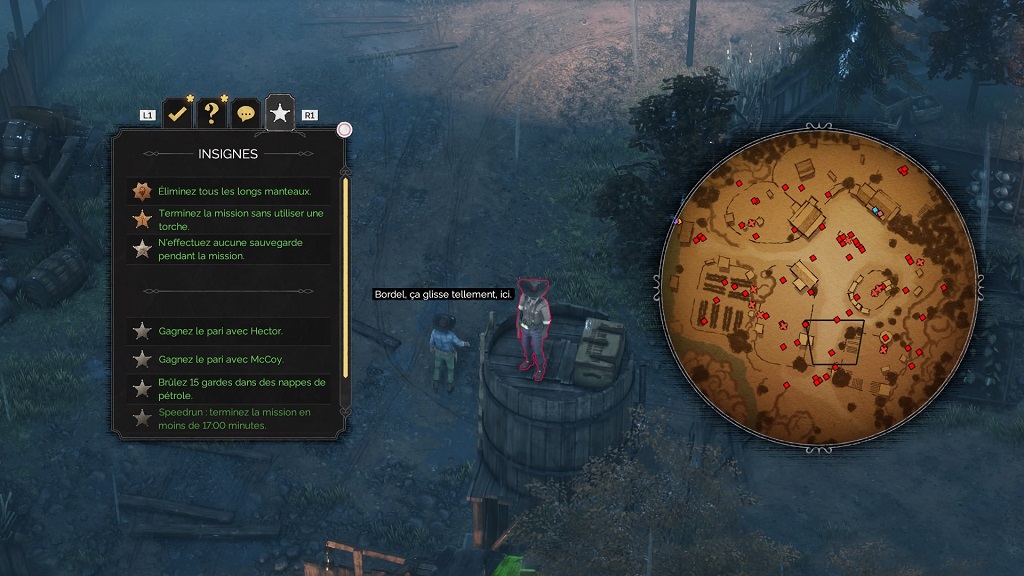1024x576 pixels.
Task: Open the question mark hints tab
Action: click(x=211, y=114)
